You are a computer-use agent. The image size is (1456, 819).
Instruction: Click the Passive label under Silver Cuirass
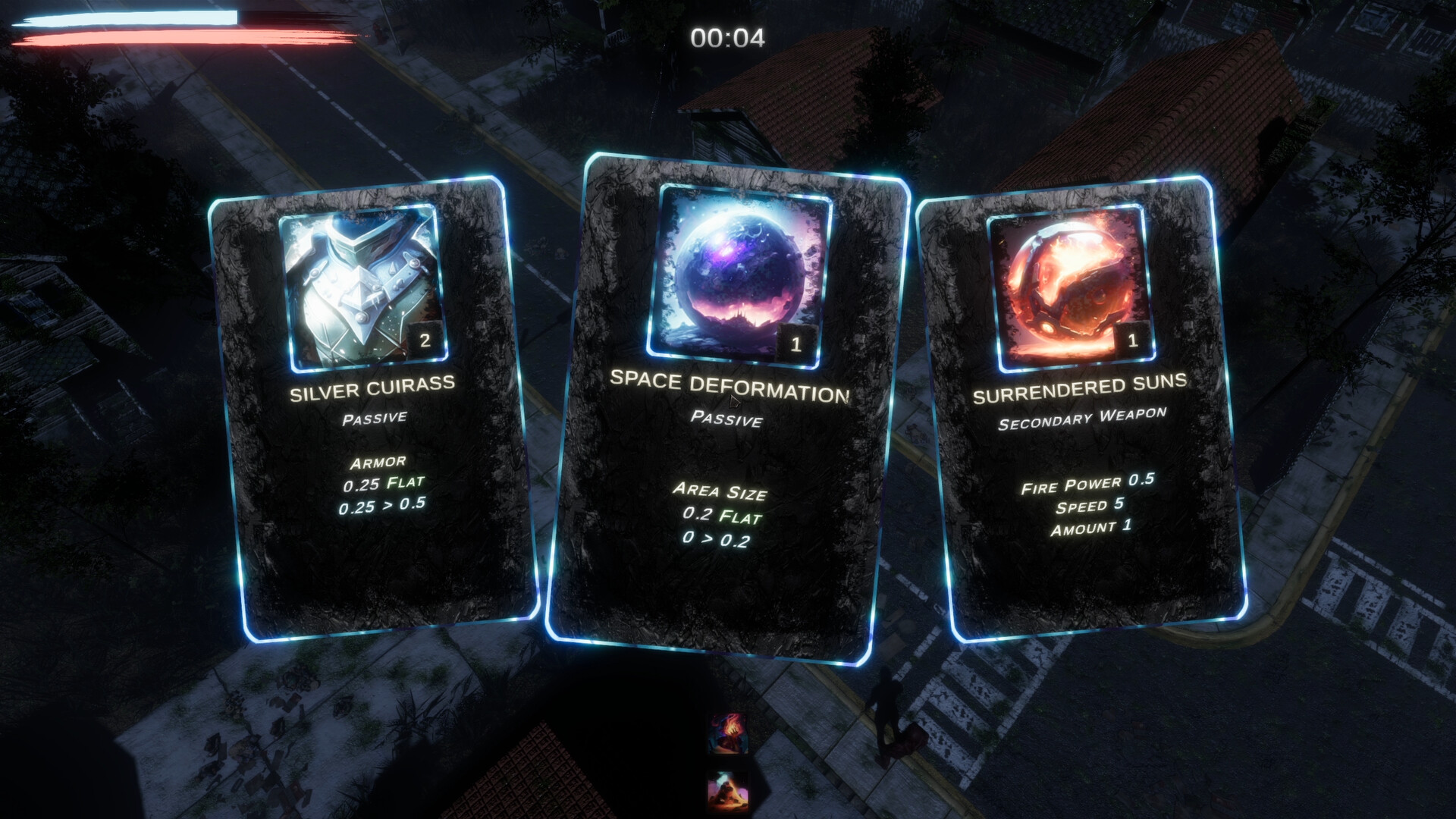click(377, 416)
